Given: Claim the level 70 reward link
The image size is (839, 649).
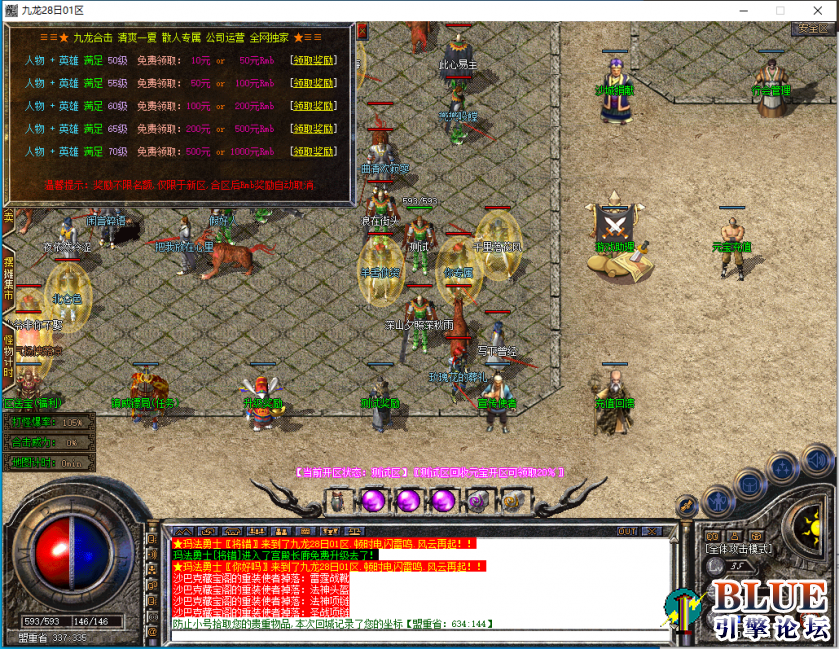Looking at the screenshot, I should (313, 151).
